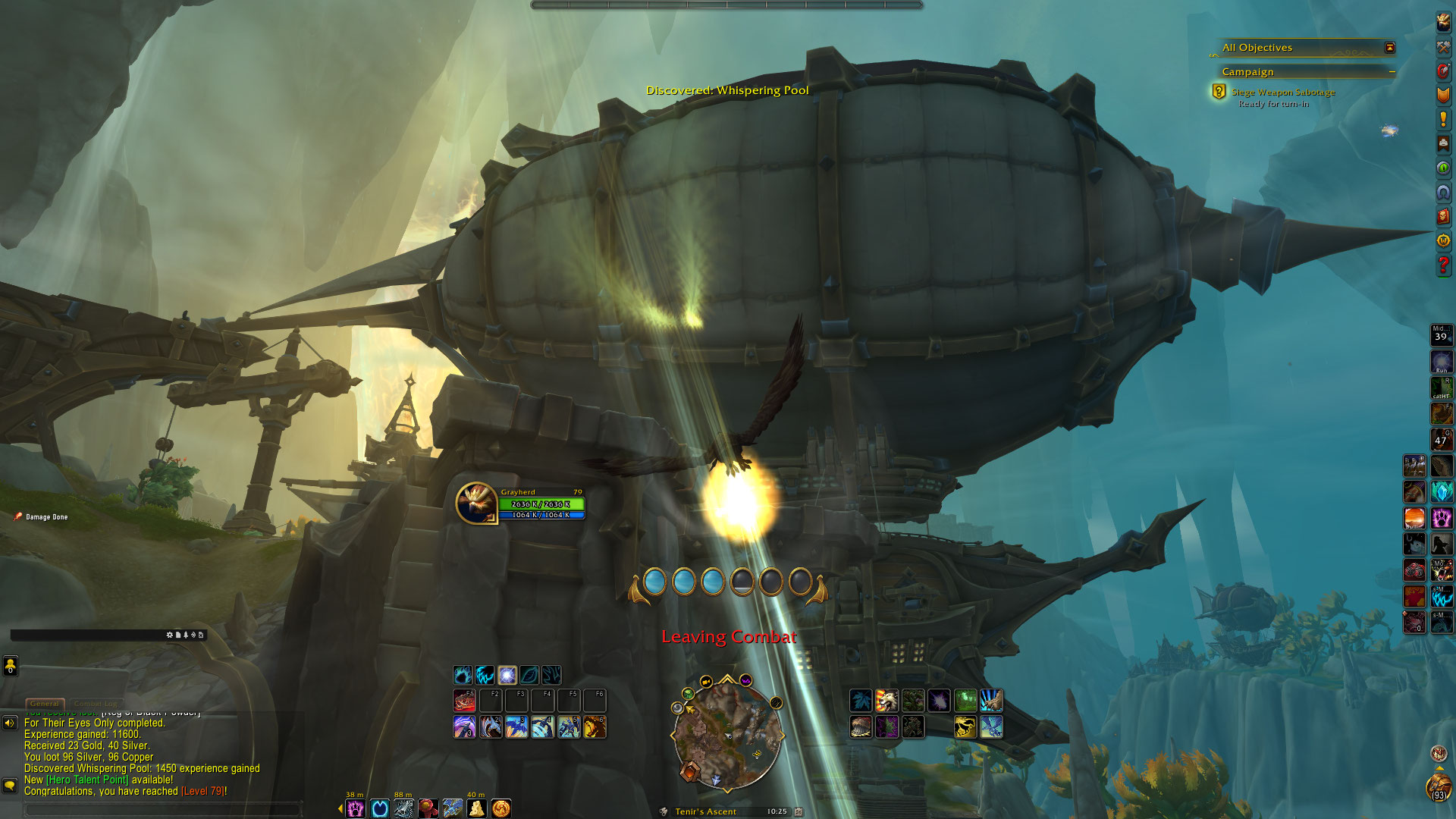Screen dimensions: 1456x819
Task: Use the golden running horse ability
Action: point(965,727)
